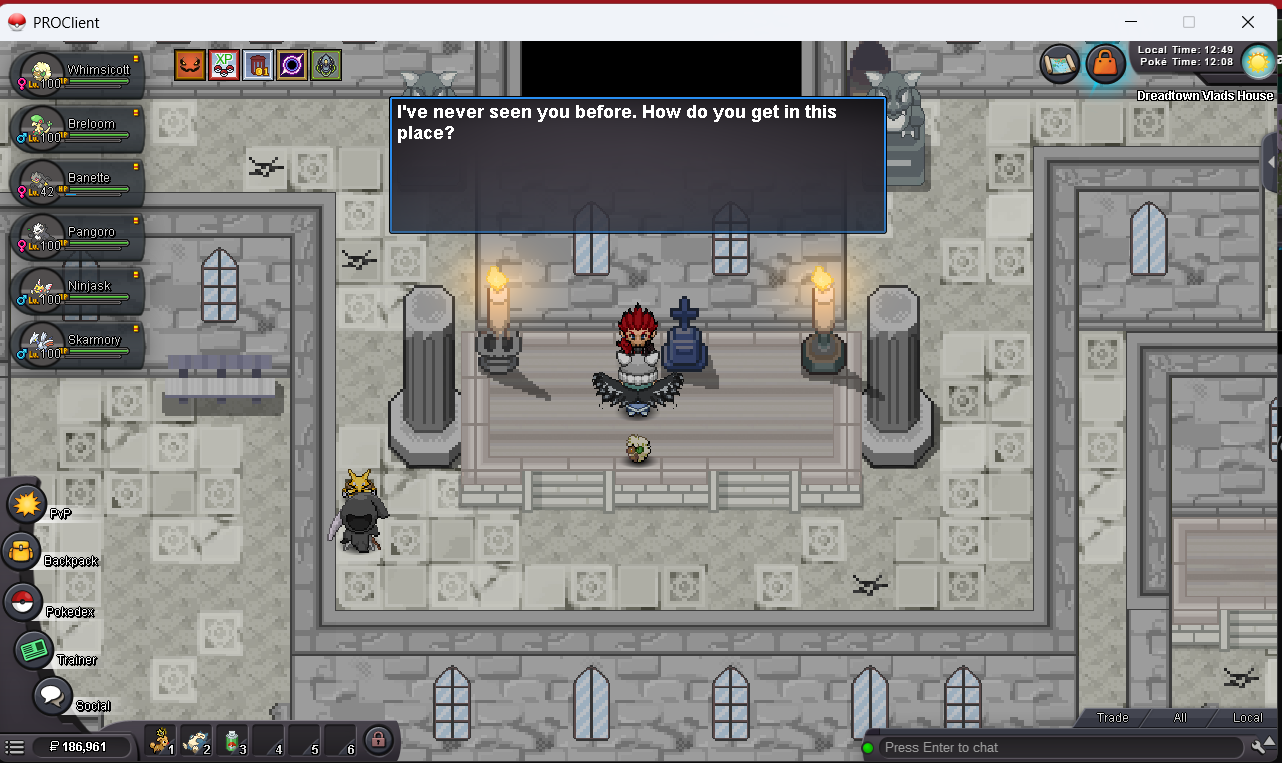This screenshot has width=1282, height=763.
Task: Close the PROClient window
Action: point(1247,22)
